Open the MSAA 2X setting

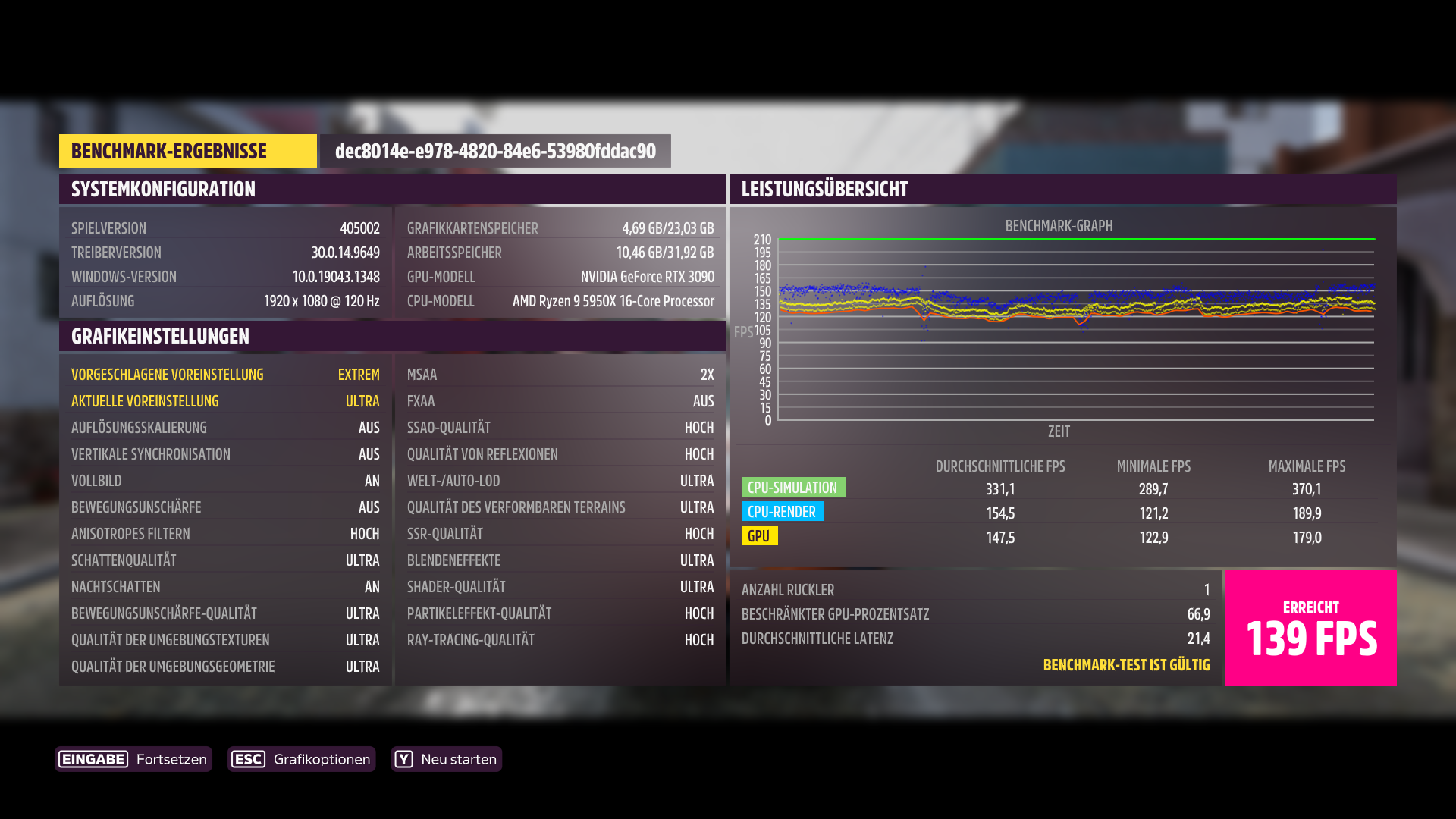click(x=559, y=374)
